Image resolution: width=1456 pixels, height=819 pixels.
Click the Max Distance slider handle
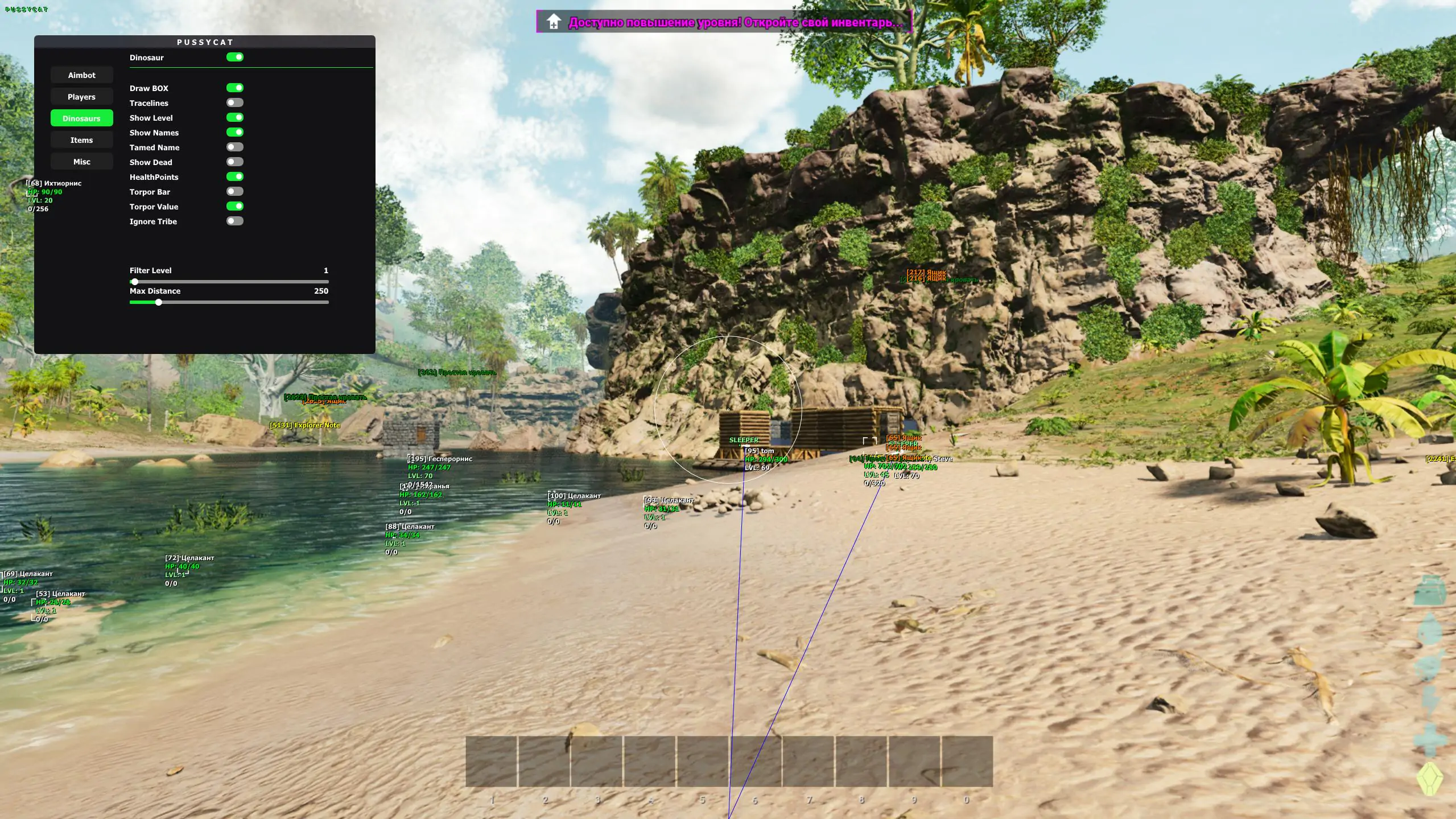(159, 302)
